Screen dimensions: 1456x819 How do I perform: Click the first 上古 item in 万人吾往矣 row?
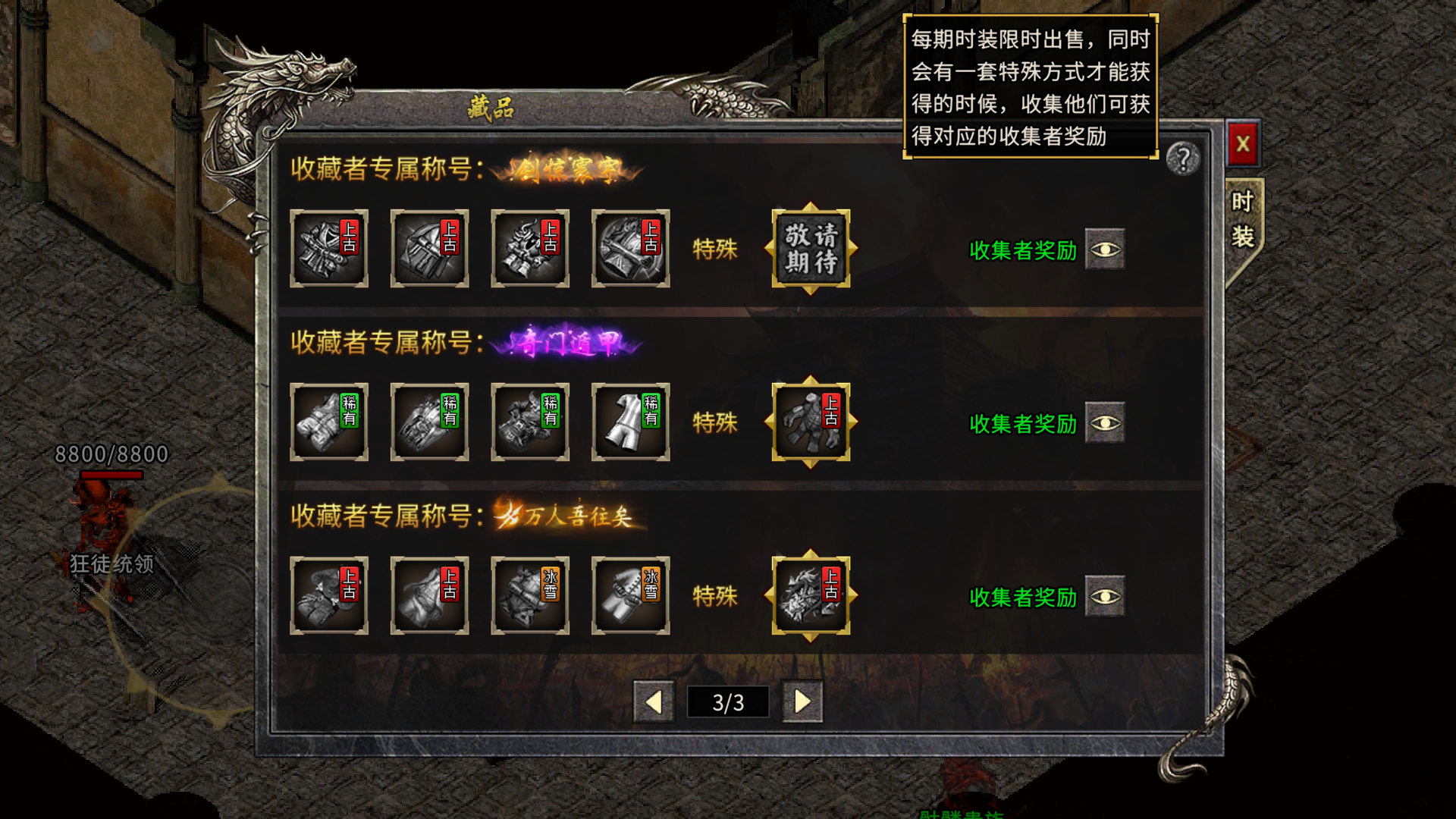329,596
